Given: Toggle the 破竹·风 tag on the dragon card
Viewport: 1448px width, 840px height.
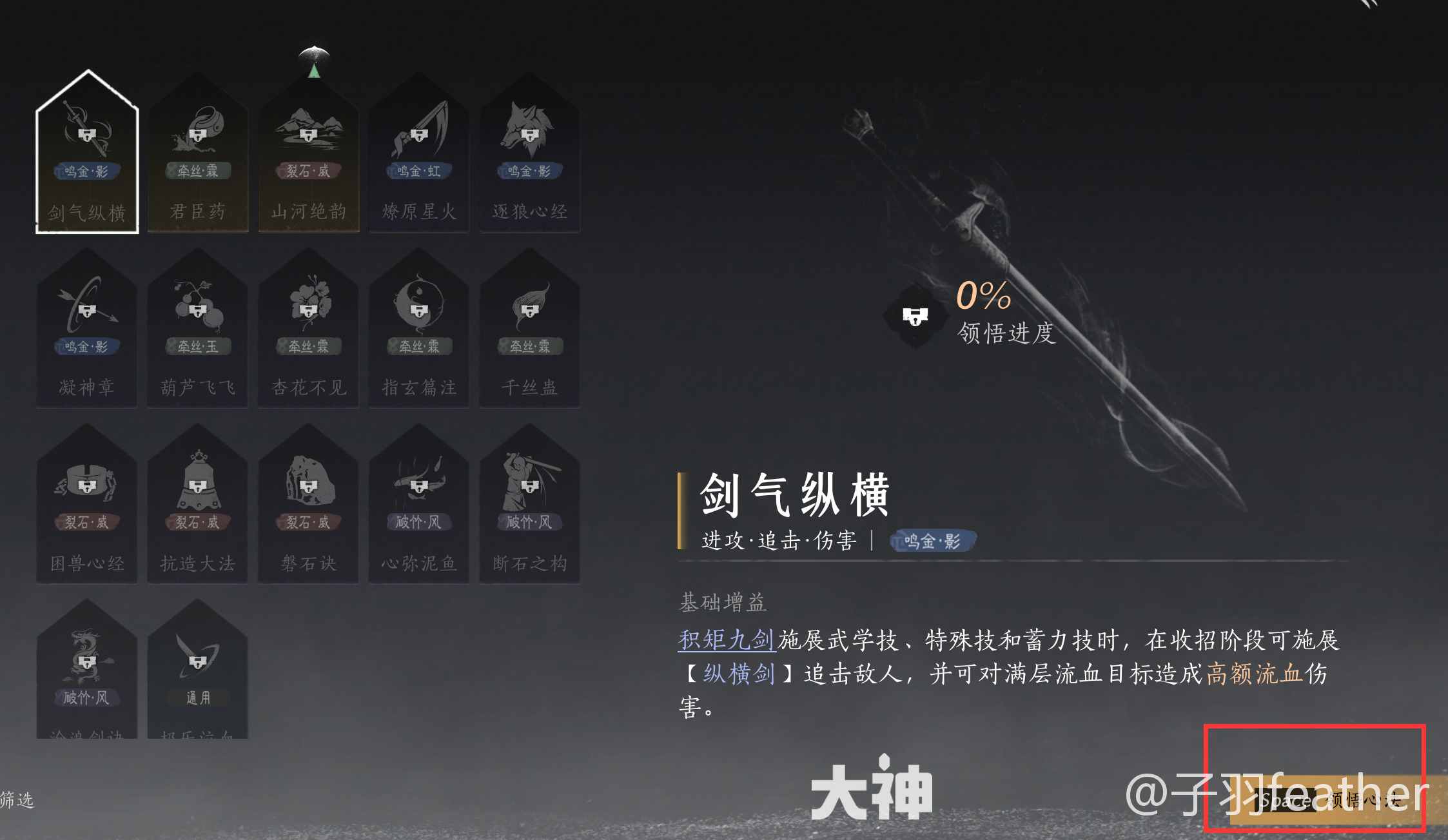Looking at the screenshot, I should [88, 698].
